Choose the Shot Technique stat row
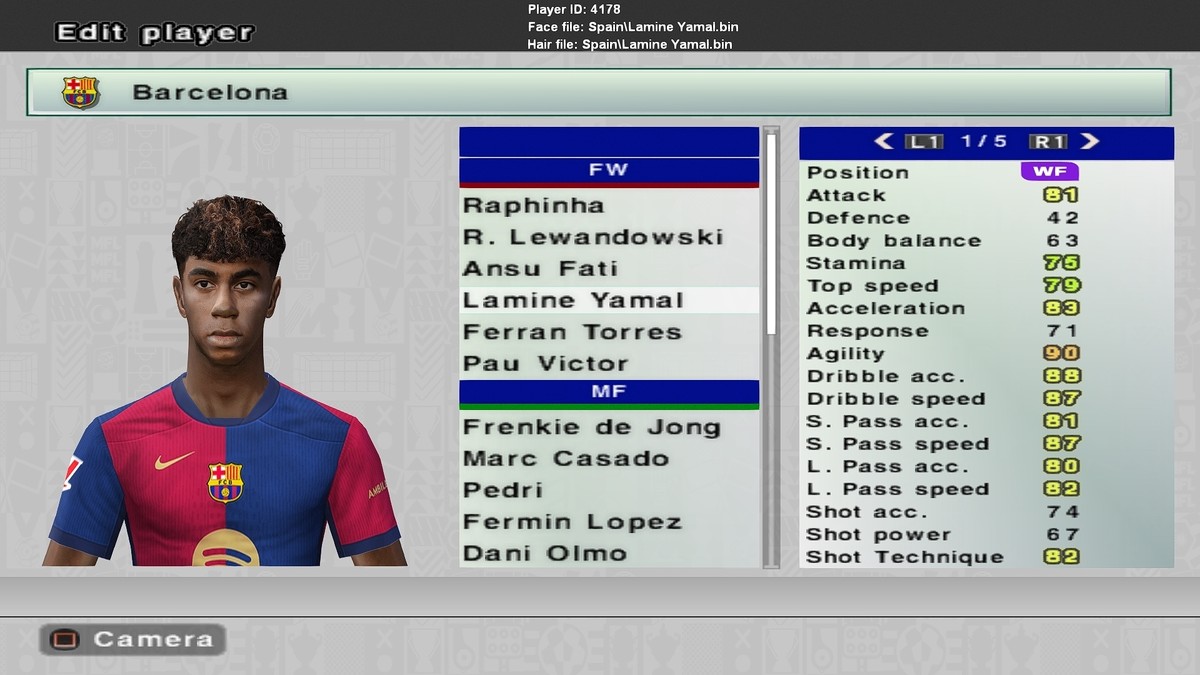This screenshot has height=675, width=1200. tap(942, 558)
